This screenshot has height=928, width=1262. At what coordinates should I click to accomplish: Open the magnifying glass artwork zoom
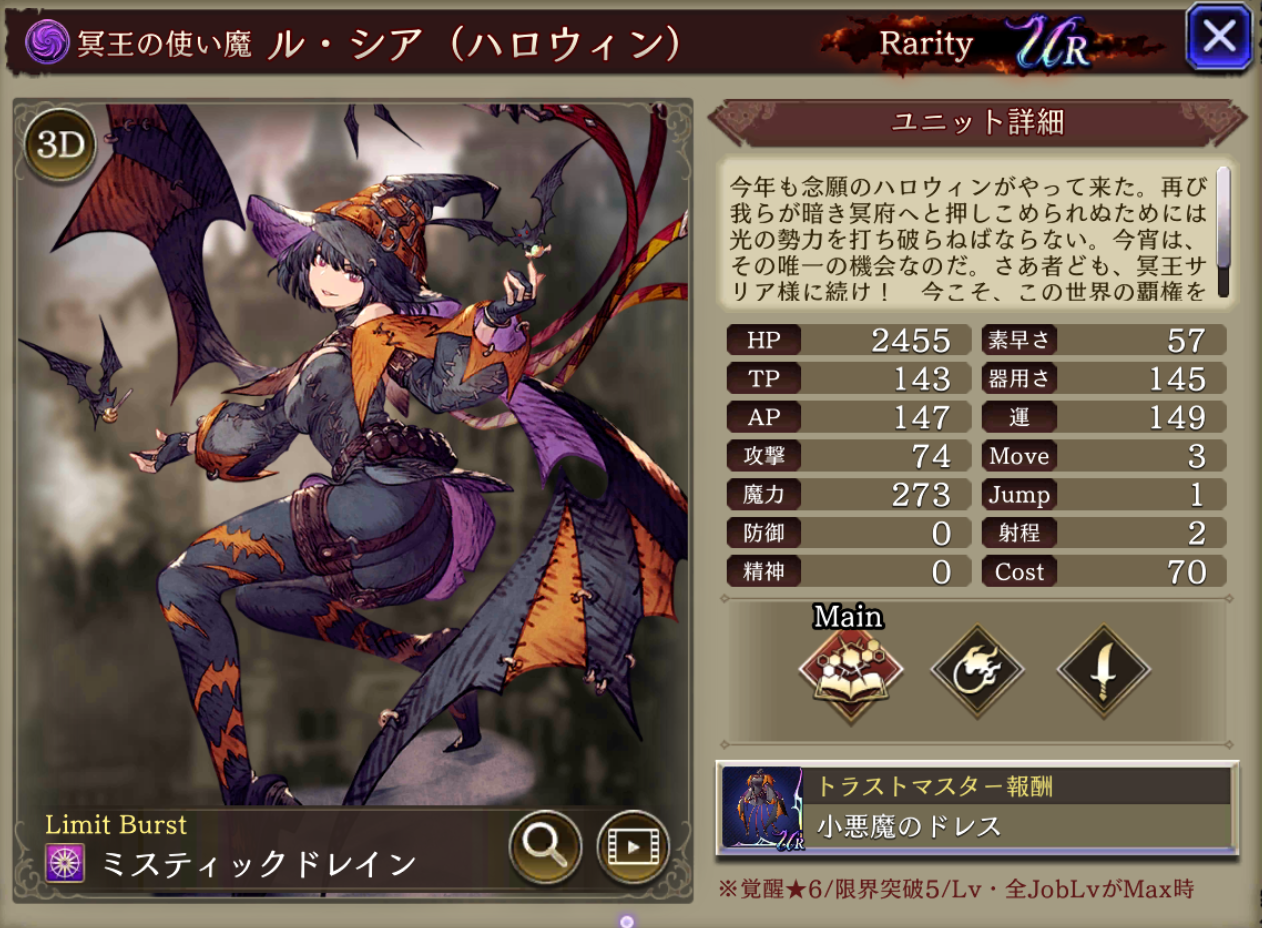click(545, 846)
